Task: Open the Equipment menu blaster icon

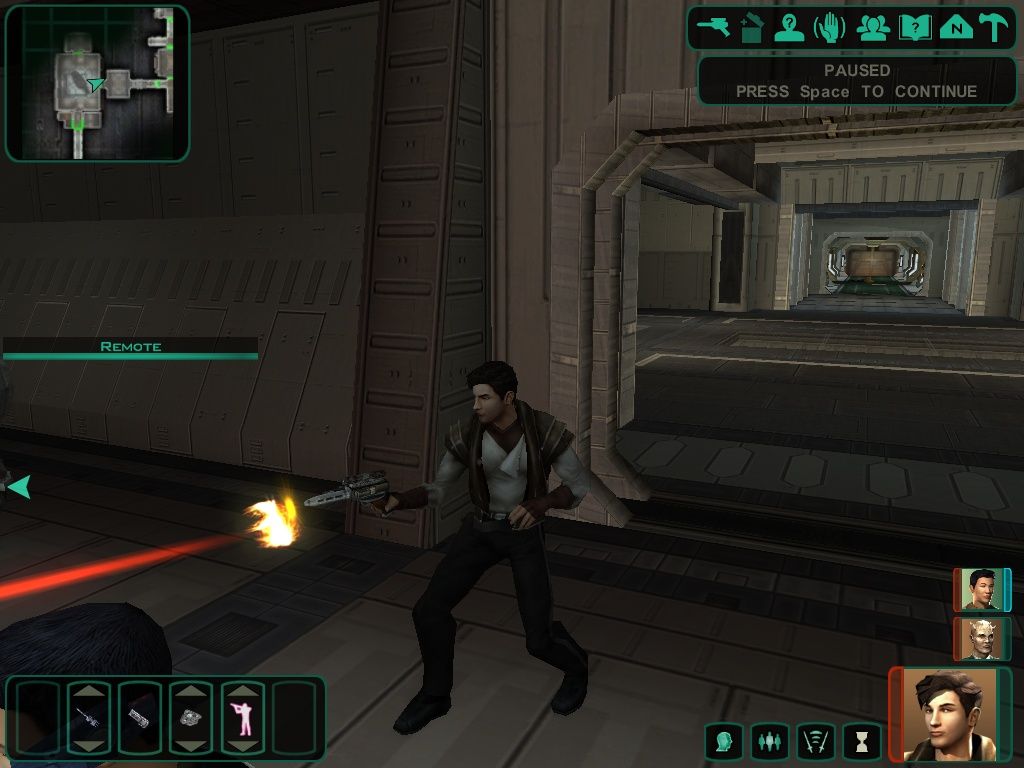Action: coord(715,28)
